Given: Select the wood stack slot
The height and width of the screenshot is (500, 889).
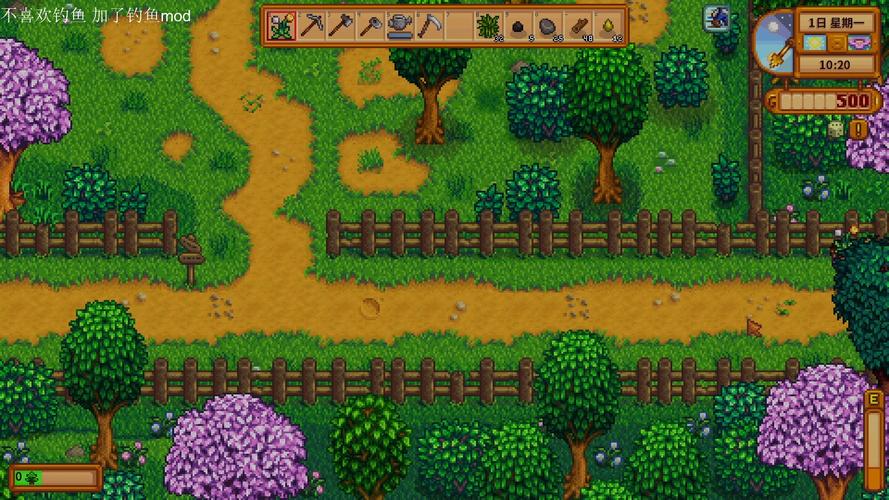Looking at the screenshot, I should point(577,25).
